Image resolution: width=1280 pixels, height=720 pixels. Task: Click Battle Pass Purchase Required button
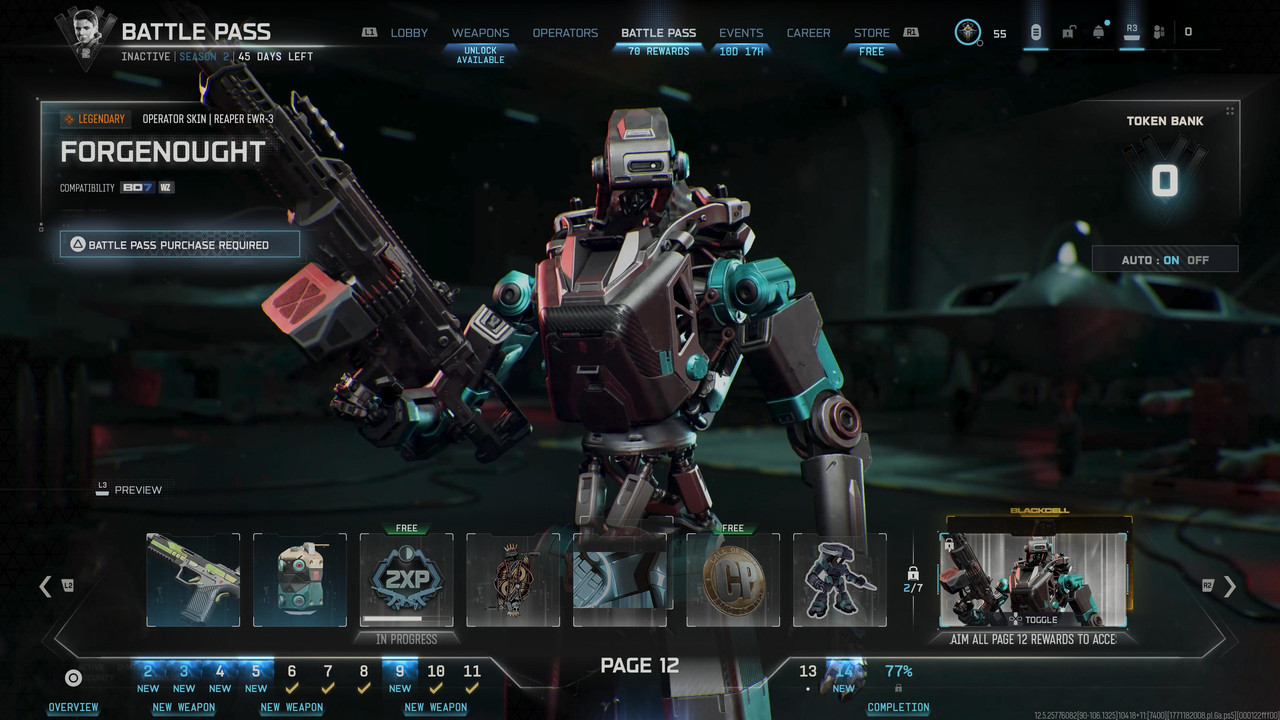(x=180, y=244)
